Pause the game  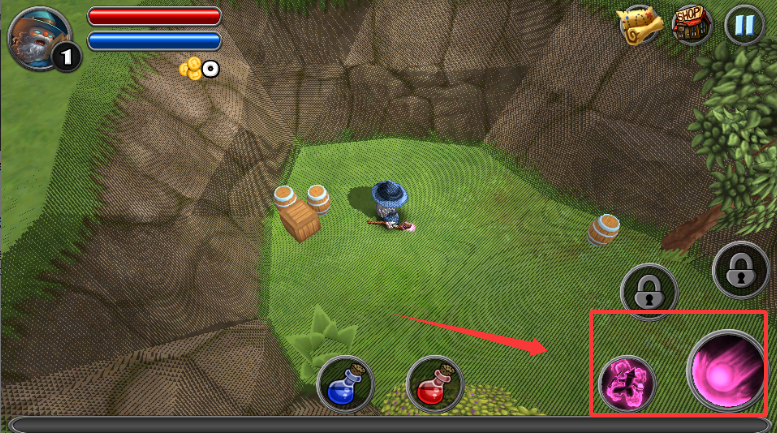(743, 23)
